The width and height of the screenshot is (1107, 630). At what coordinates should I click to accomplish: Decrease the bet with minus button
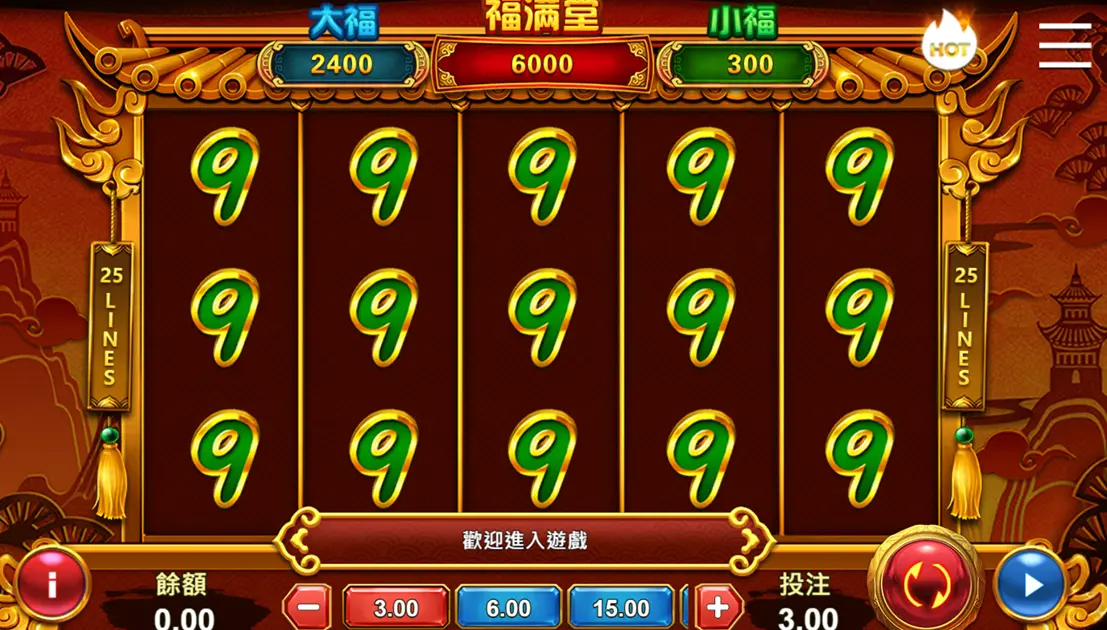[309, 607]
